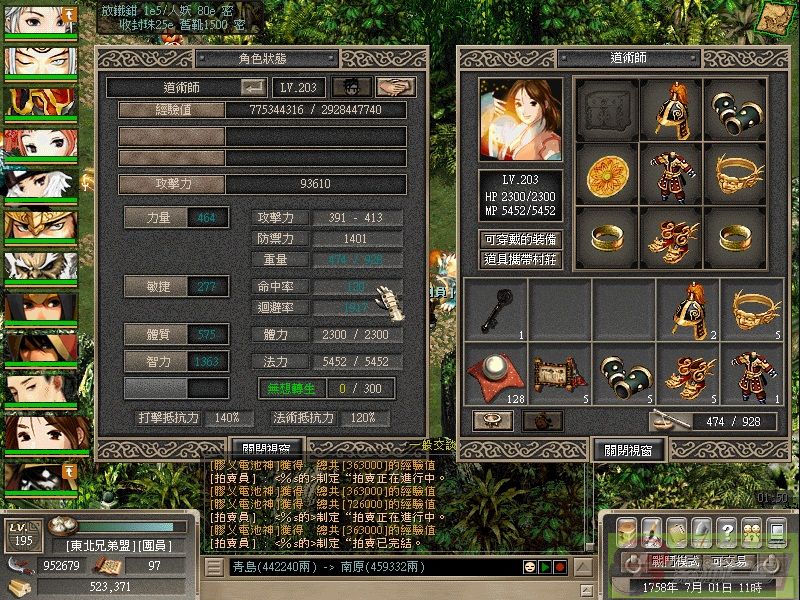Image resolution: width=800 pixels, height=600 pixels.
Task: Open the two-faces friends icon
Action: (749, 529)
